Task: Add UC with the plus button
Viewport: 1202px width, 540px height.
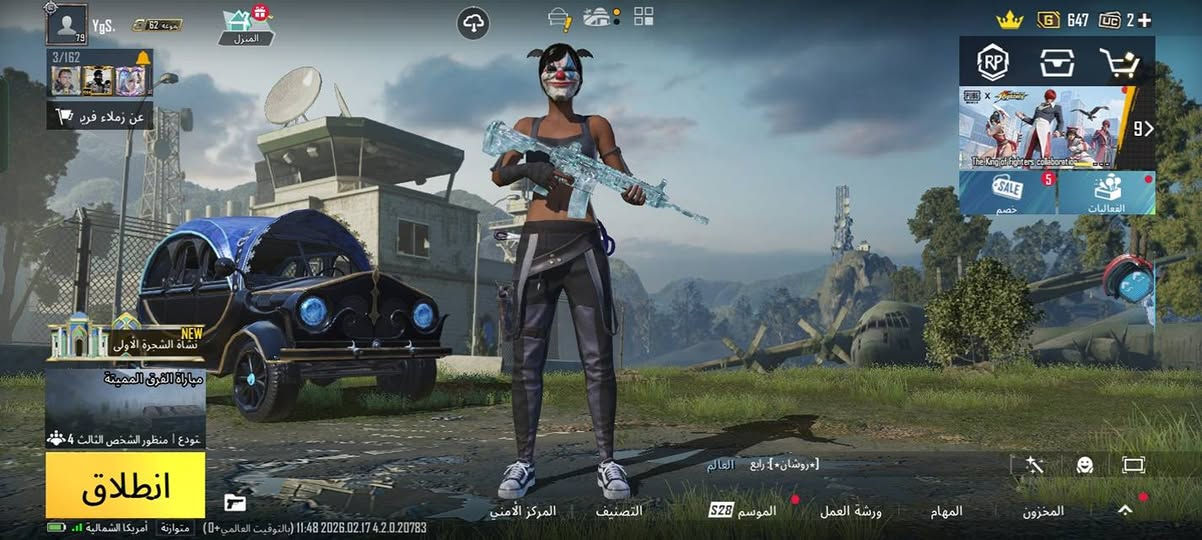Action: (1143, 20)
